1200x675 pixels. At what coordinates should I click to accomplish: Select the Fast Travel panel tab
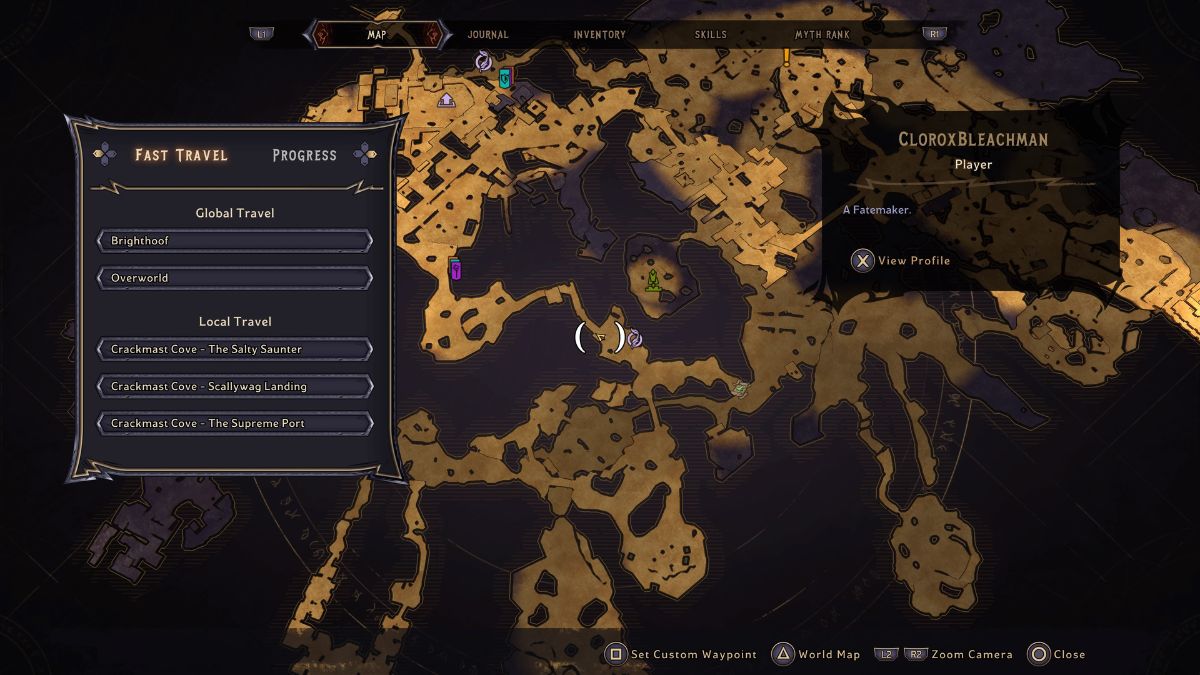(x=181, y=155)
